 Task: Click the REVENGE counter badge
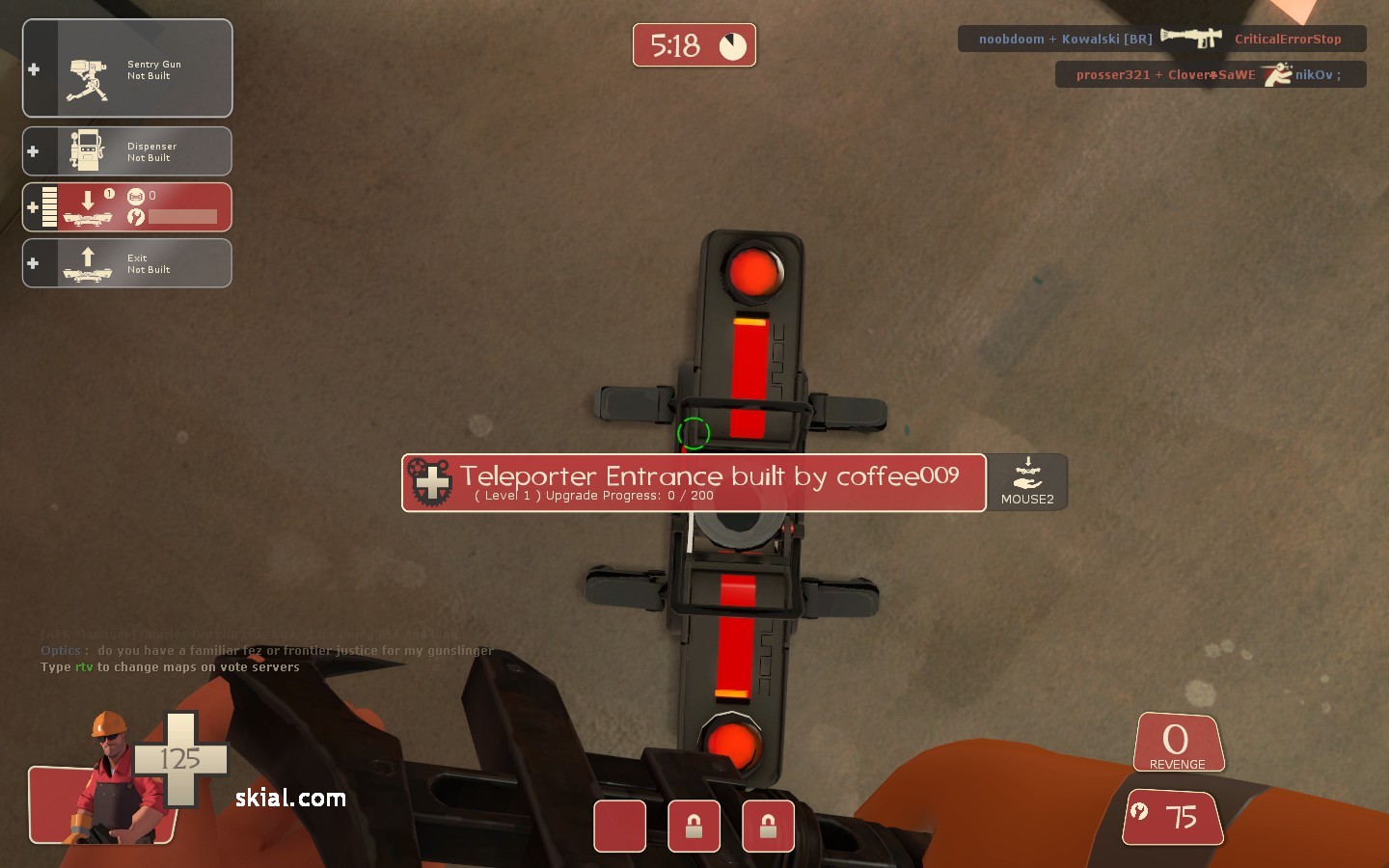coord(1177,742)
